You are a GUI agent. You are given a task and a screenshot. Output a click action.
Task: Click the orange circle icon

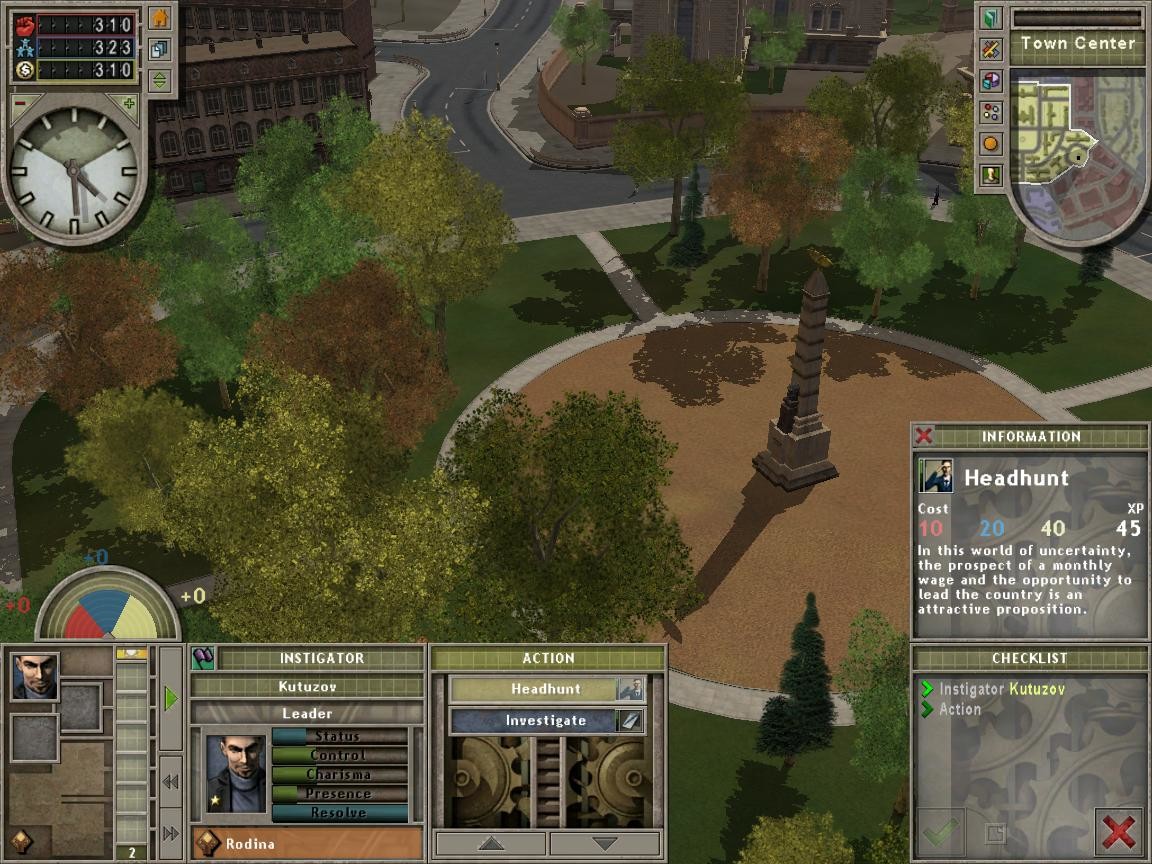(990, 144)
